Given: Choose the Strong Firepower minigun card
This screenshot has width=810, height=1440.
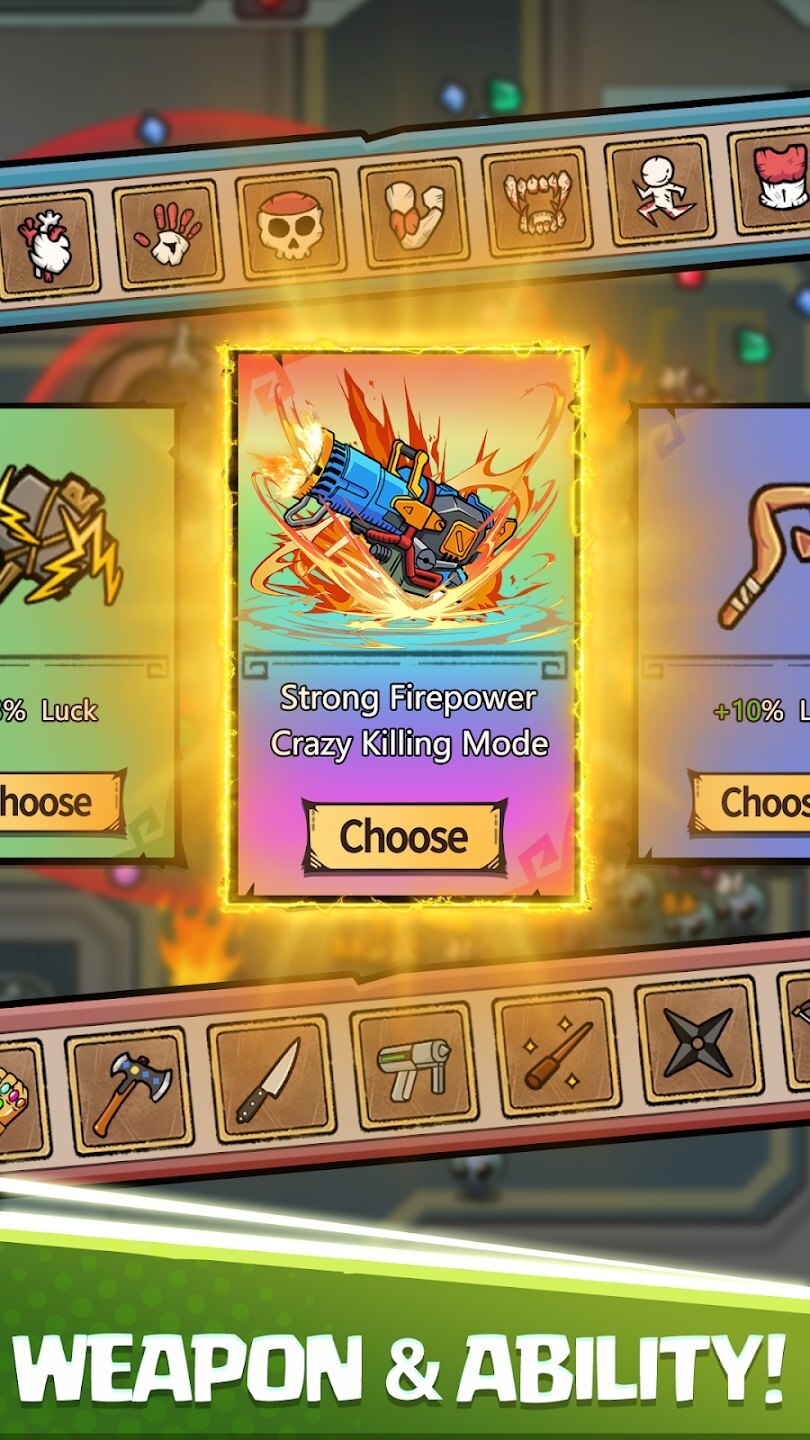Looking at the screenshot, I should pyautogui.click(x=404, y=836).
